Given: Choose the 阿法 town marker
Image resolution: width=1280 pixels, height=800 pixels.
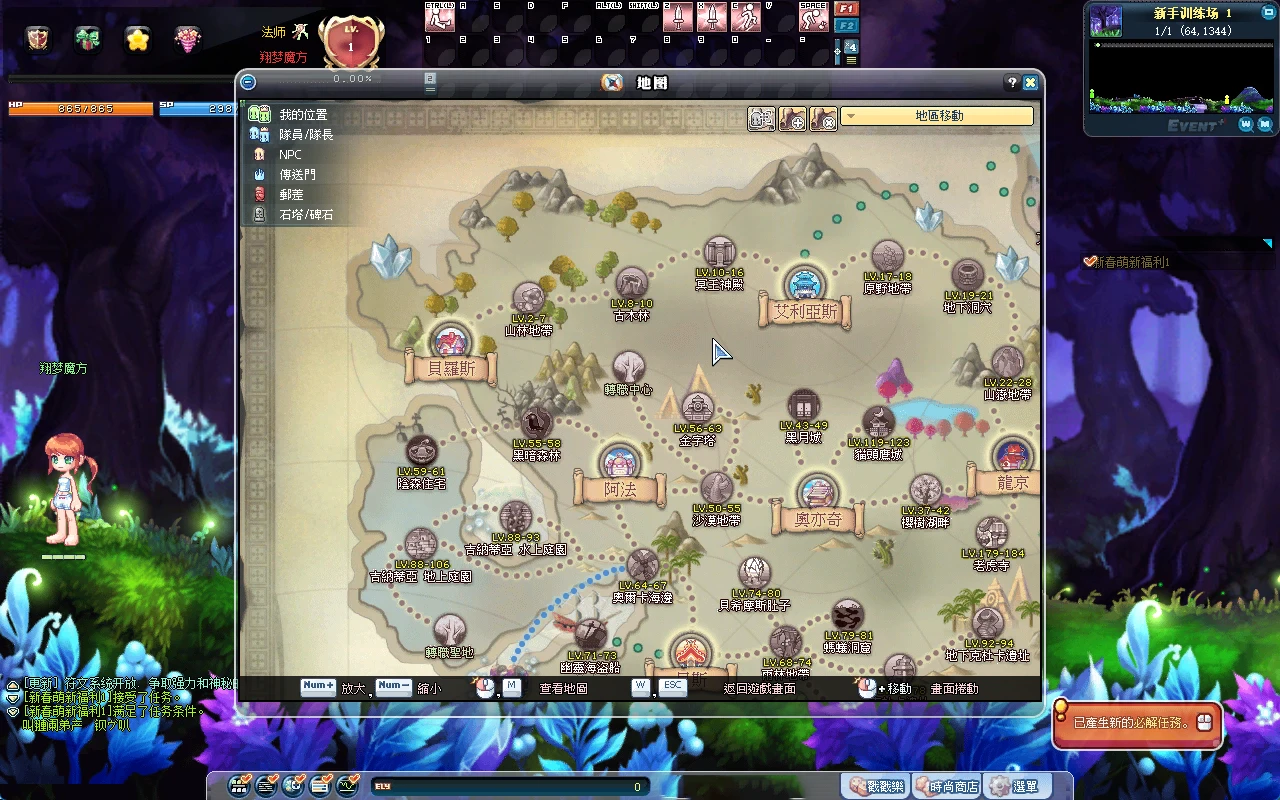Looking at the screenshot, I should tap(620, 466).
